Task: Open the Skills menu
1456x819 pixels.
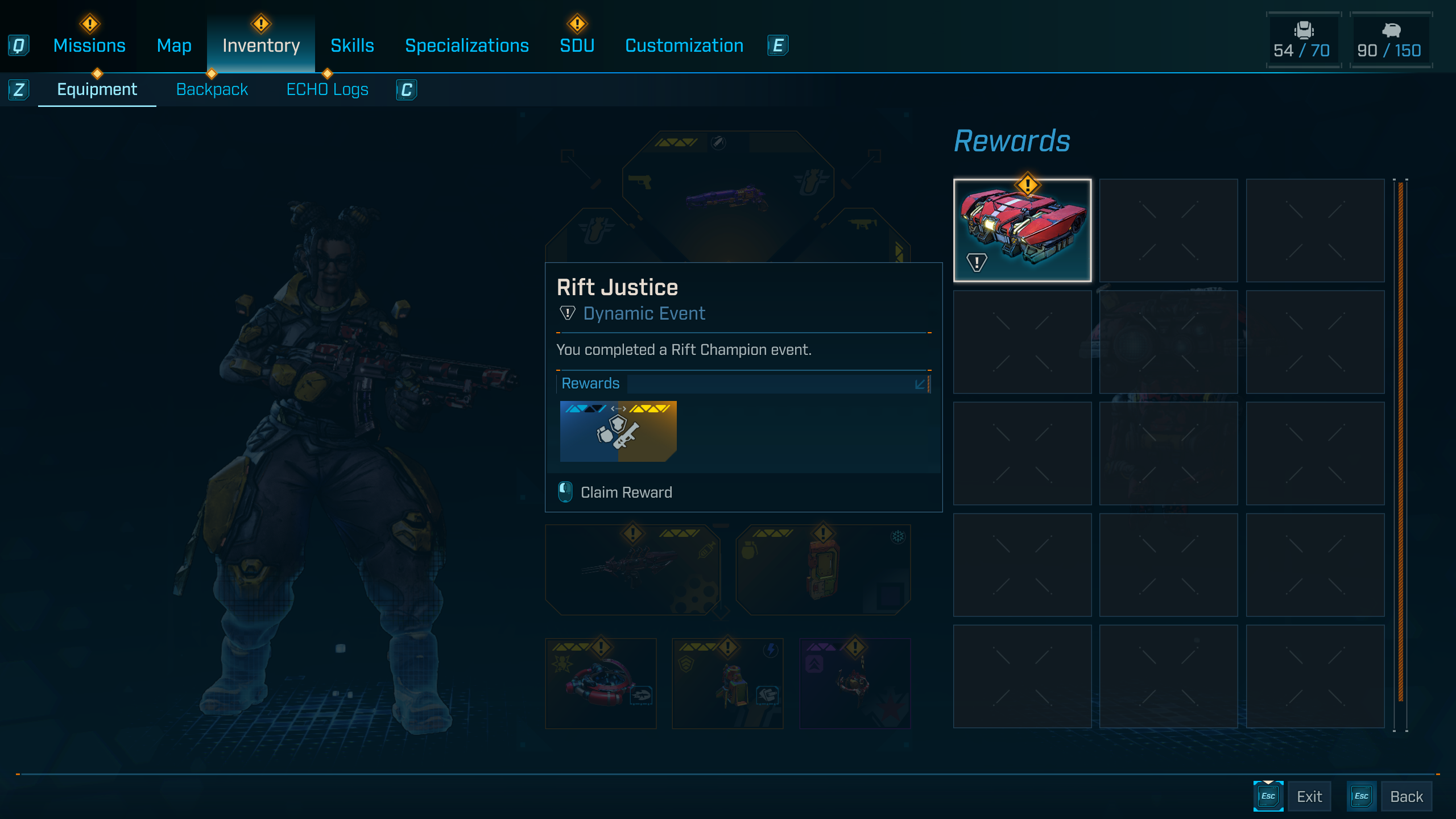Action: (351, 45)
